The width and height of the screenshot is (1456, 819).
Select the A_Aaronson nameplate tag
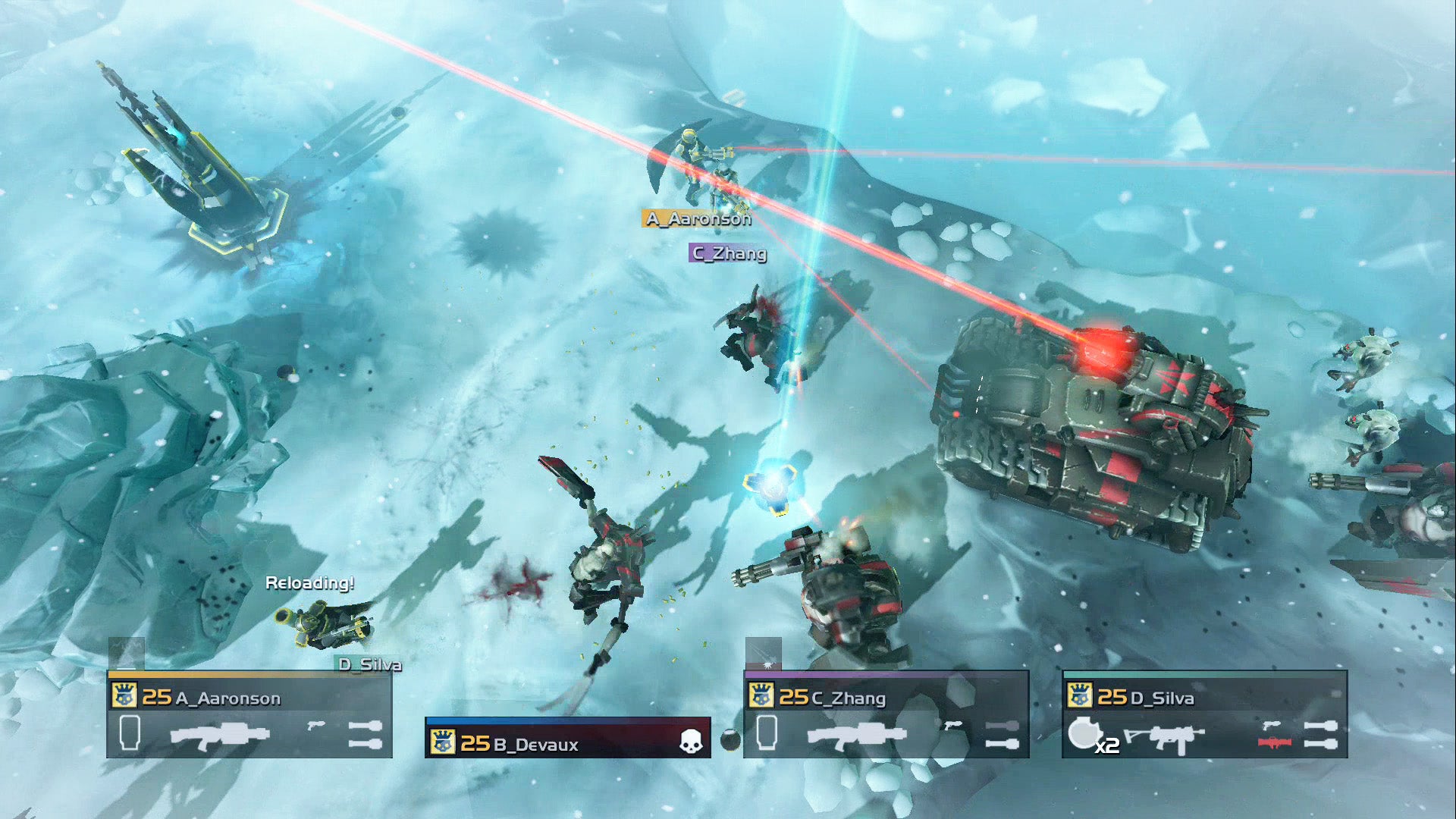click(698, 219)
